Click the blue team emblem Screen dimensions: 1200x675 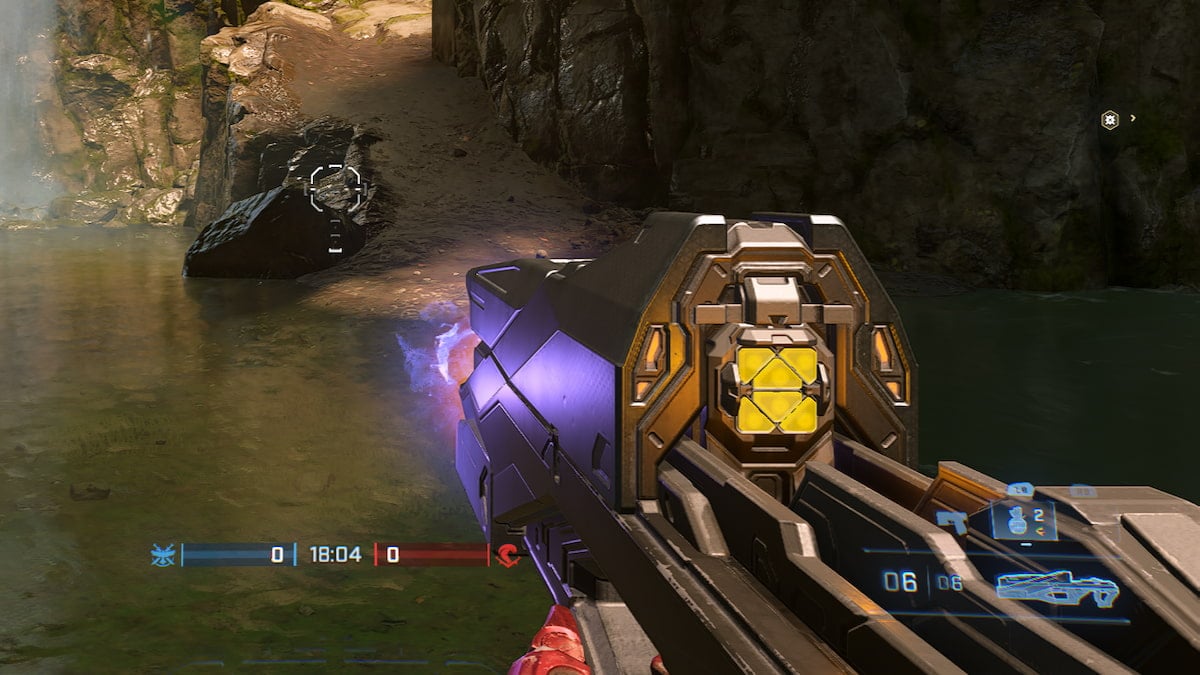(162, 555)
